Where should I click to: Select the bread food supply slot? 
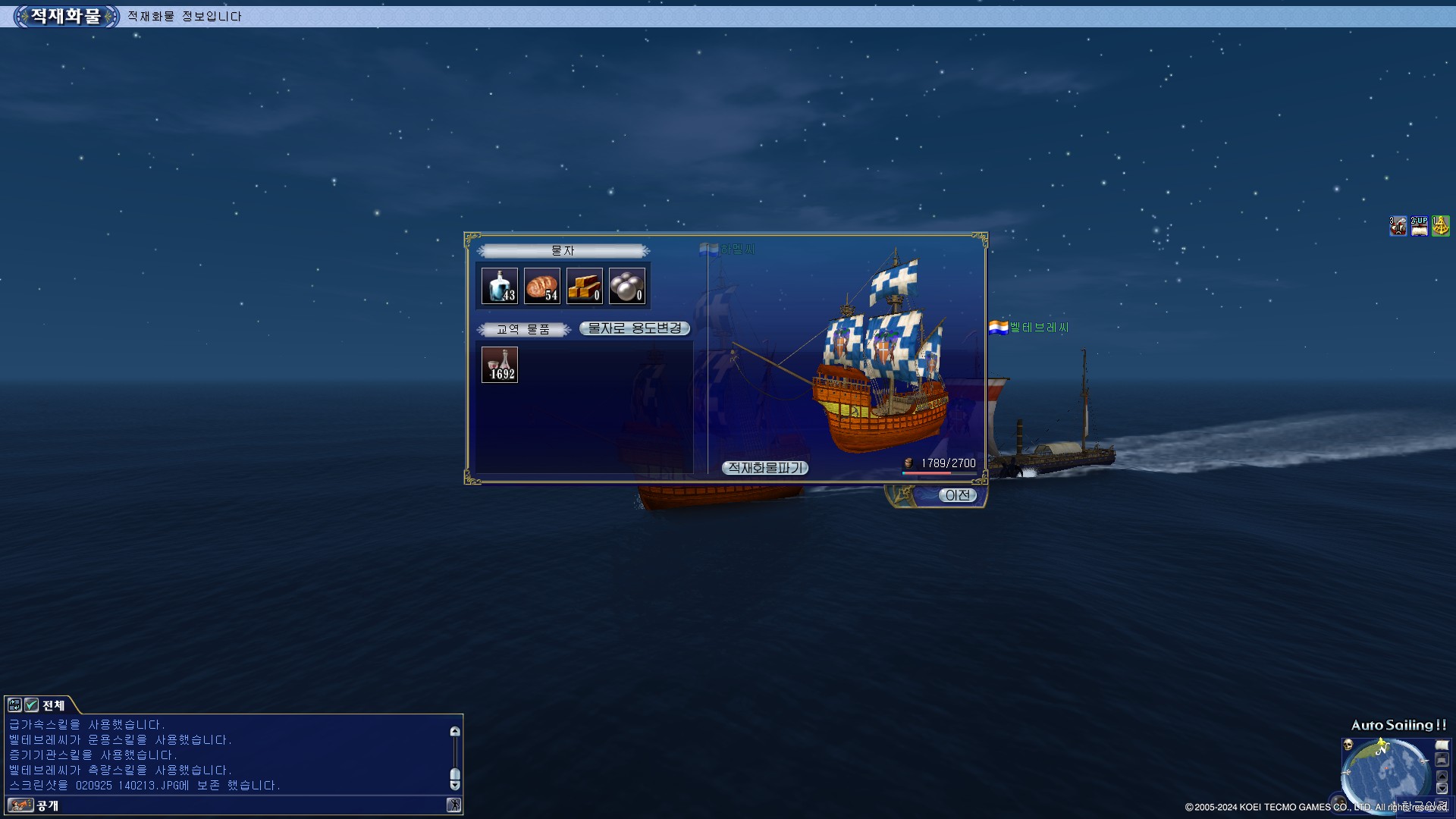click(x=542, y=286)
